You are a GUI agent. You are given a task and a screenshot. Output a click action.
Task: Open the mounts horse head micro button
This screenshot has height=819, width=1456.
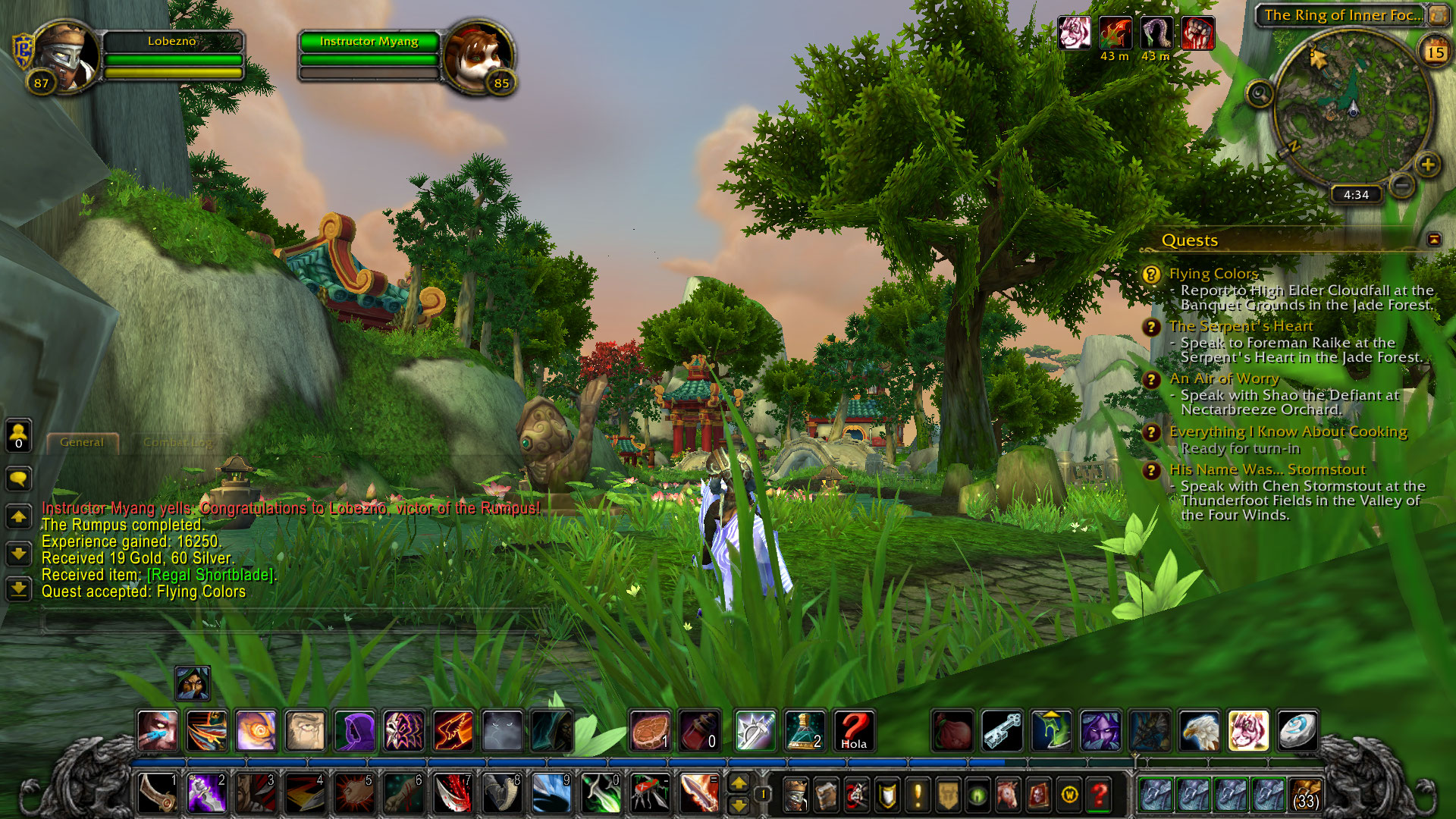tap(1008, 795)
